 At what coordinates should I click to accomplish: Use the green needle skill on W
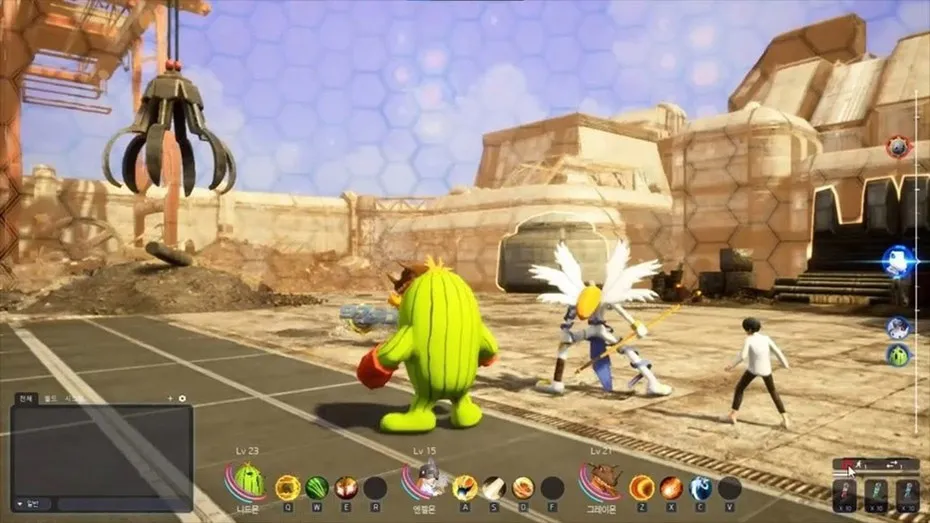pyautogui.click(x=317, y=487)
